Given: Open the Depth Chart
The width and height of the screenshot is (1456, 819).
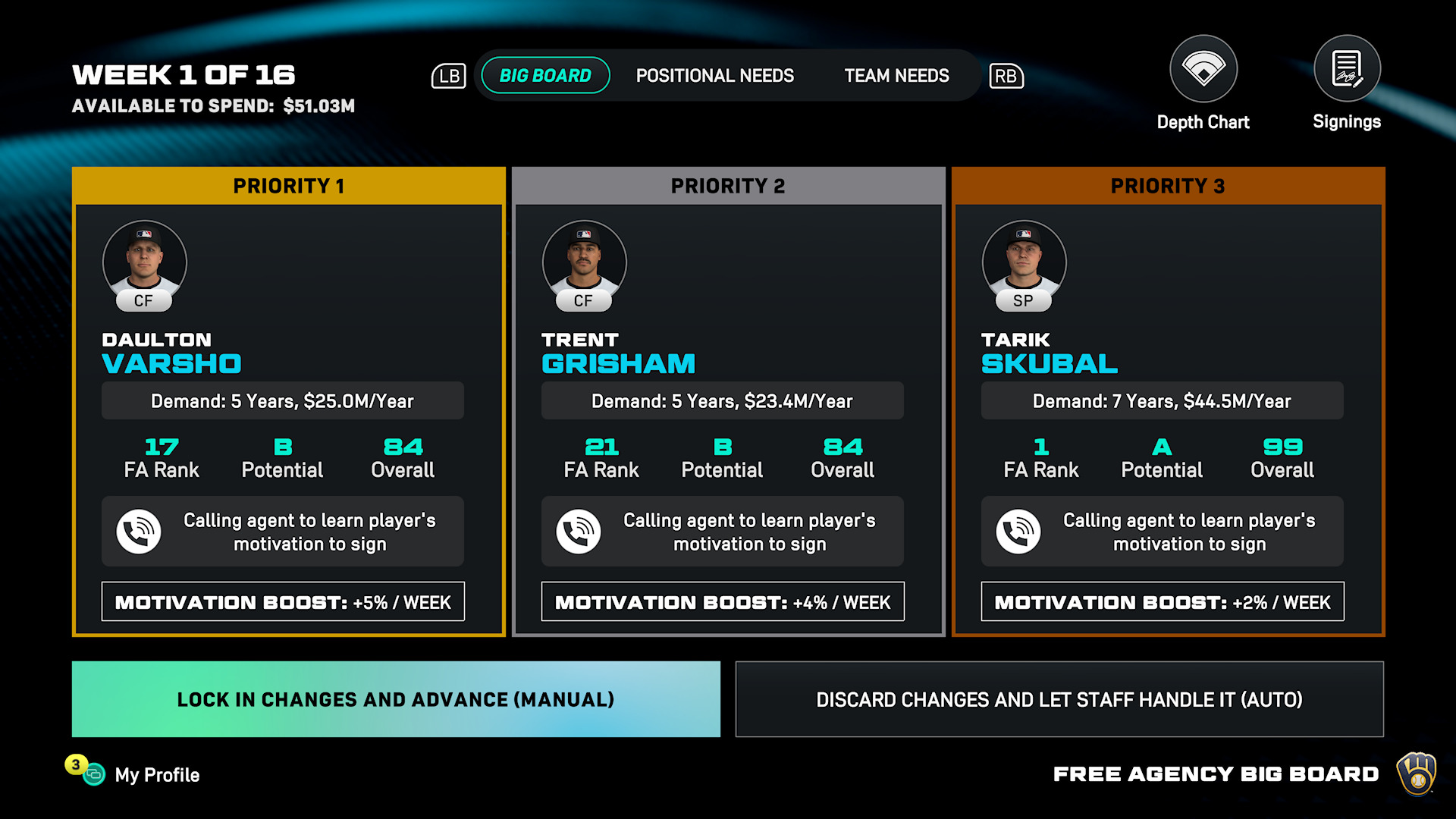Looking at the screenshot, I should 1203,70.
